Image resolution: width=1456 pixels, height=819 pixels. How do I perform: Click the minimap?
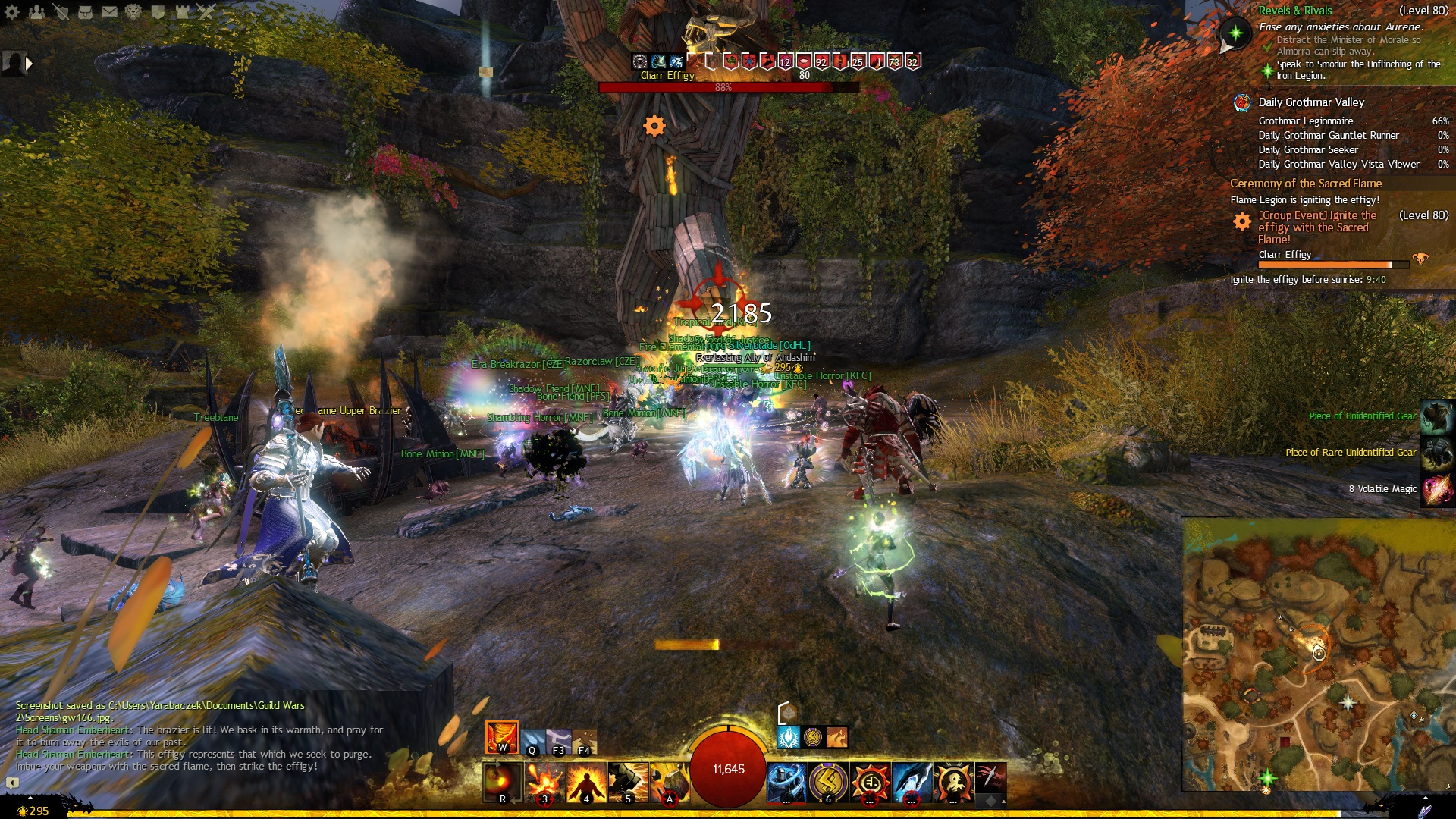point(1318,654)
